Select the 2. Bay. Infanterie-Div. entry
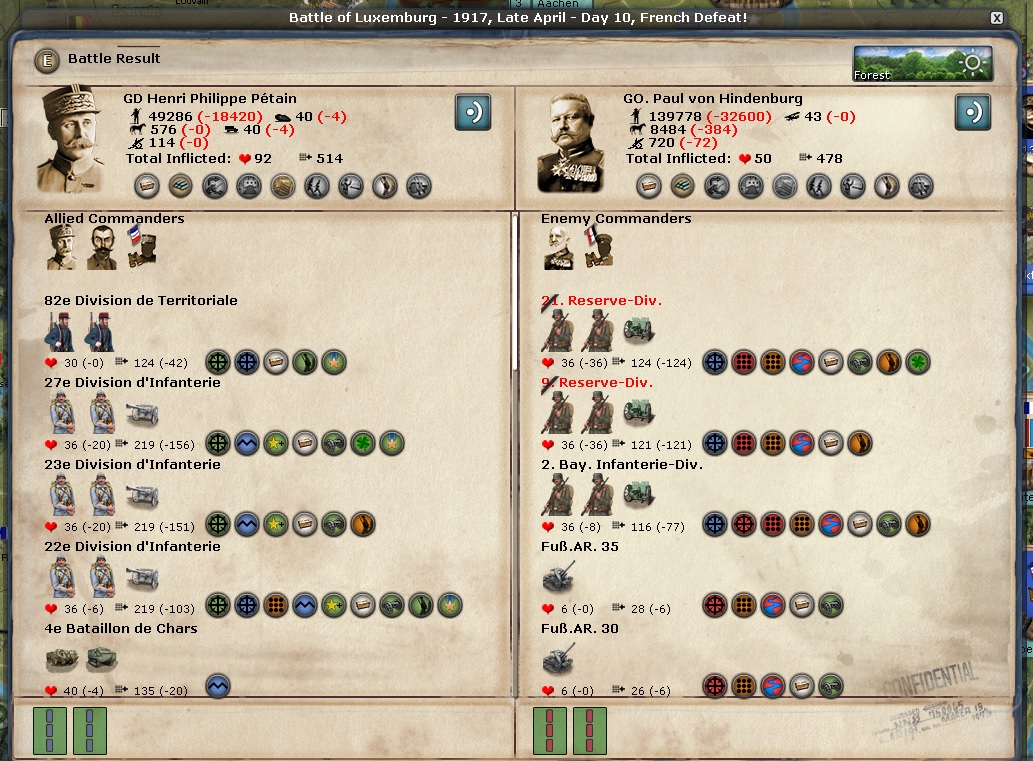 621,465
